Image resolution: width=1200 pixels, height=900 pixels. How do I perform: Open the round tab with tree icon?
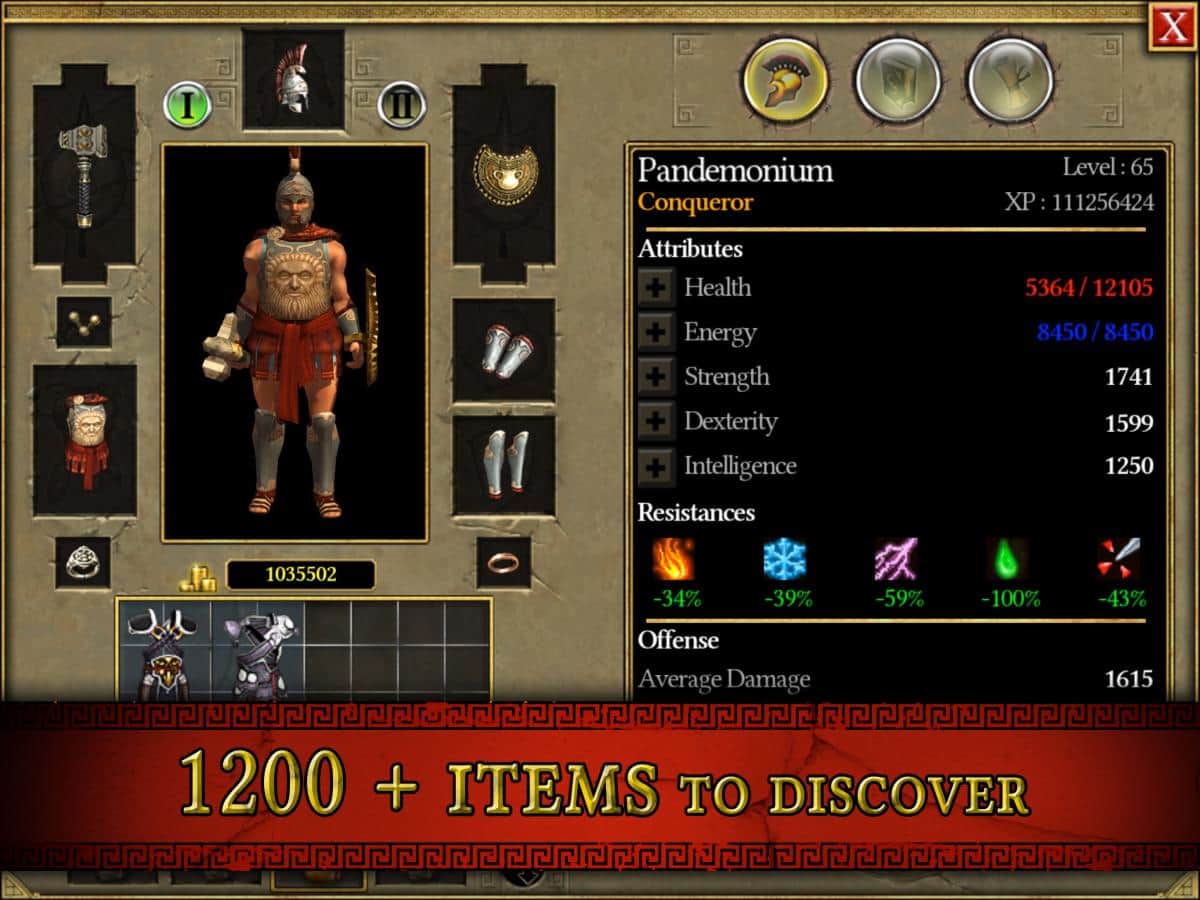1010,79
